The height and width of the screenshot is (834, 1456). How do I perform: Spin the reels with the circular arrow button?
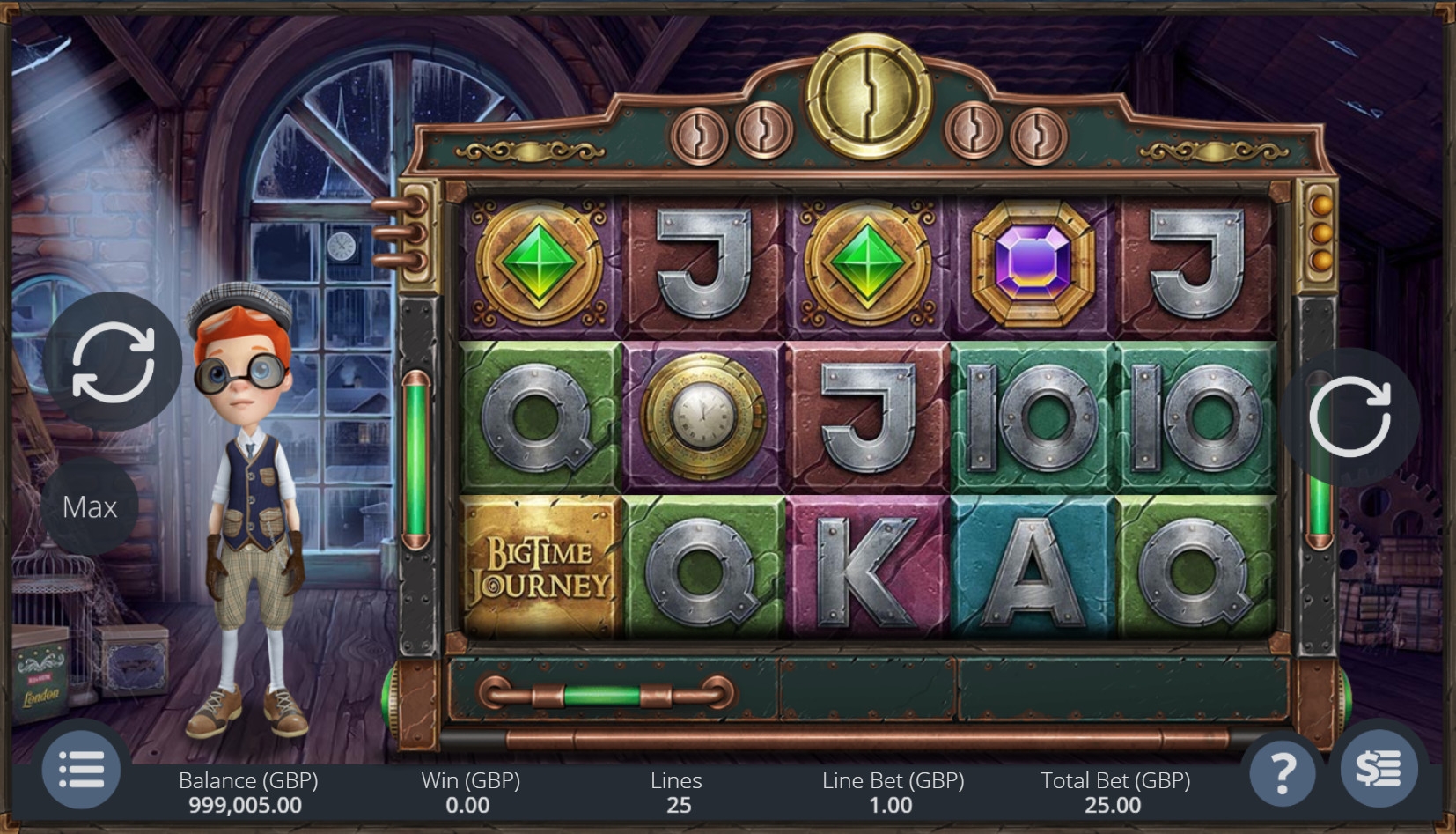click(1349, 417)
